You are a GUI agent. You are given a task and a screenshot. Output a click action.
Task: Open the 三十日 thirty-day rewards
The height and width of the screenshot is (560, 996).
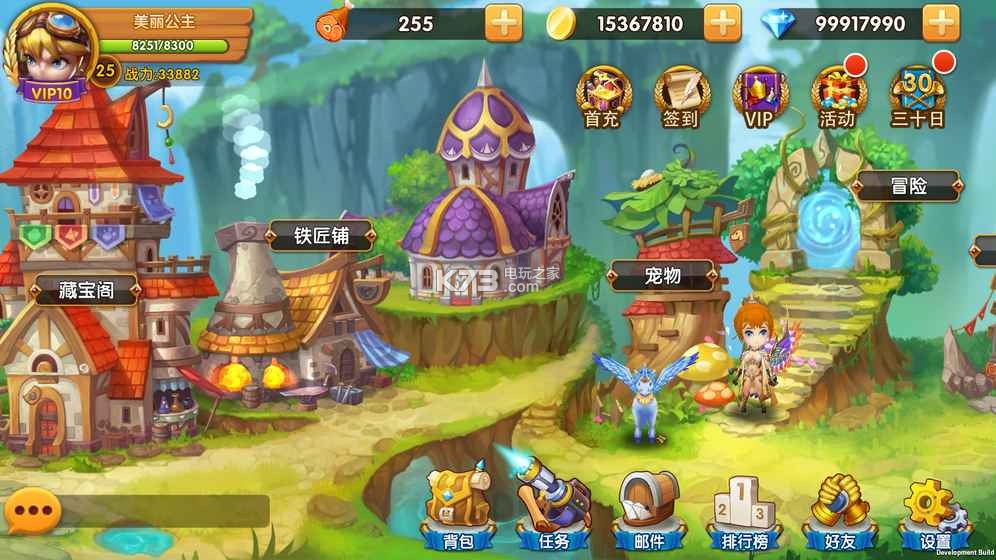pyautogui.click(x=917, y=97)
